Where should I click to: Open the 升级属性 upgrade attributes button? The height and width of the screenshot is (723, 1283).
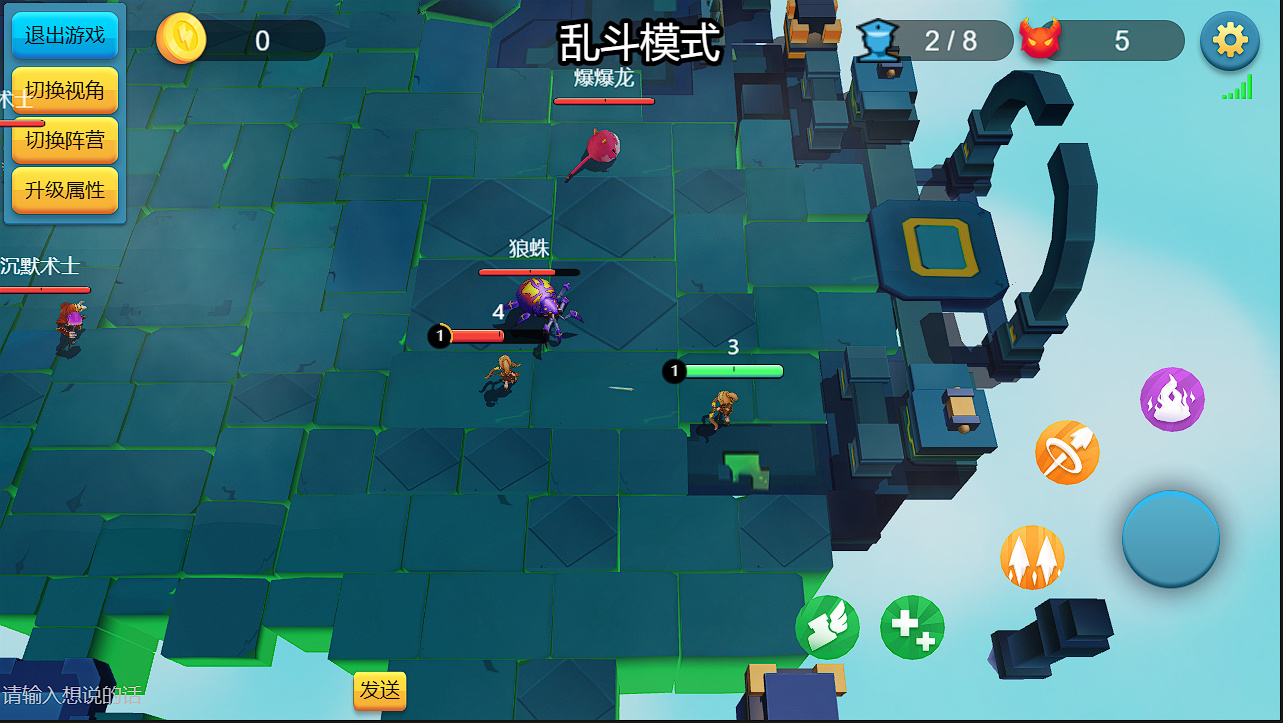point(65,190)
